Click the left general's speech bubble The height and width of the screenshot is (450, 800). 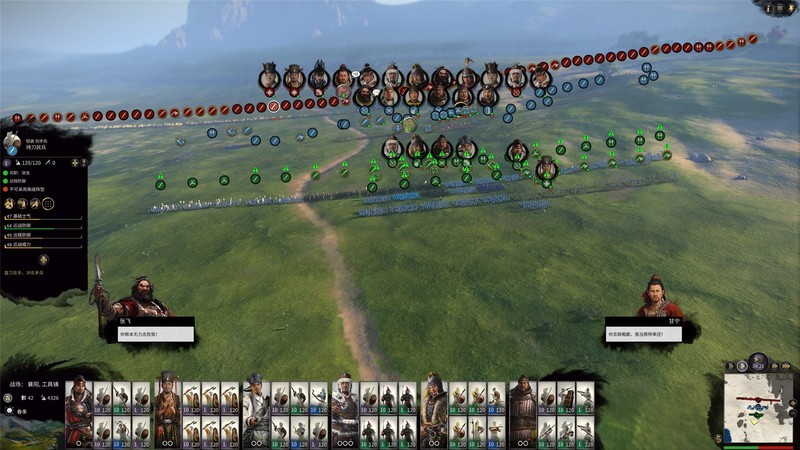point(142,334)
